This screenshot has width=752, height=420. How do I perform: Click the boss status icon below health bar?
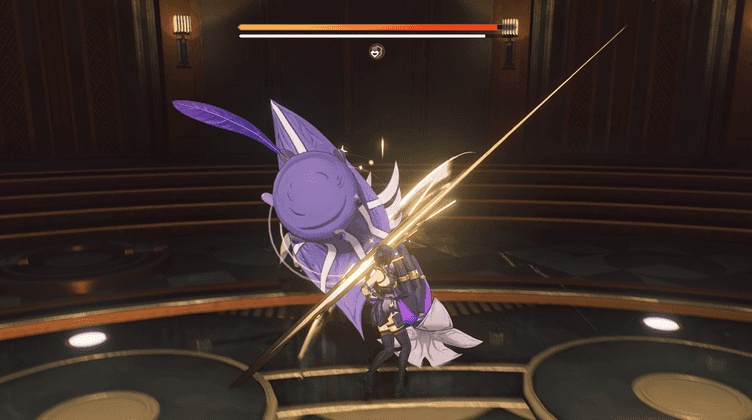[376, 51]
